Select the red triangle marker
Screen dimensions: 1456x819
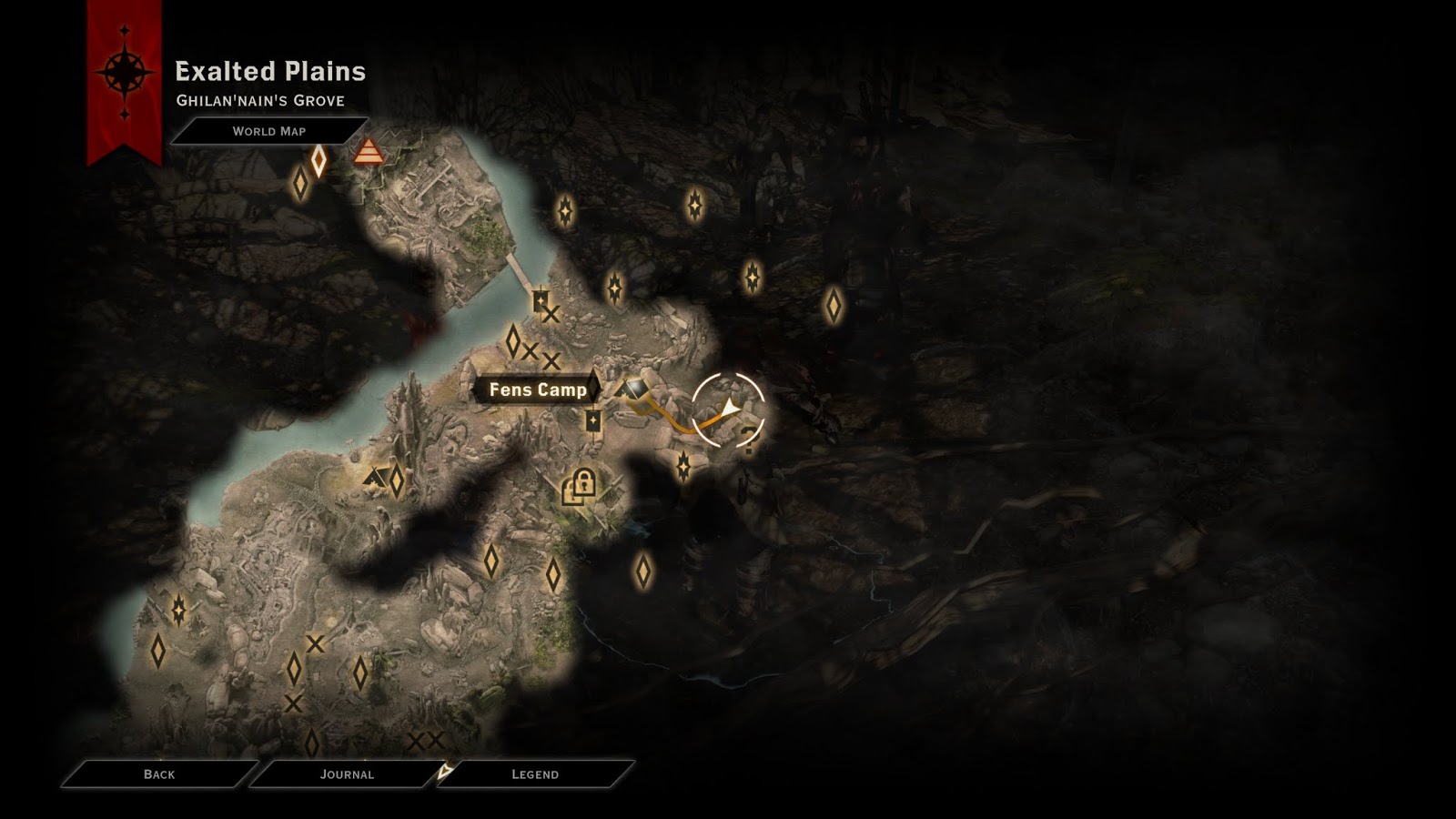[x=368, y=151]
